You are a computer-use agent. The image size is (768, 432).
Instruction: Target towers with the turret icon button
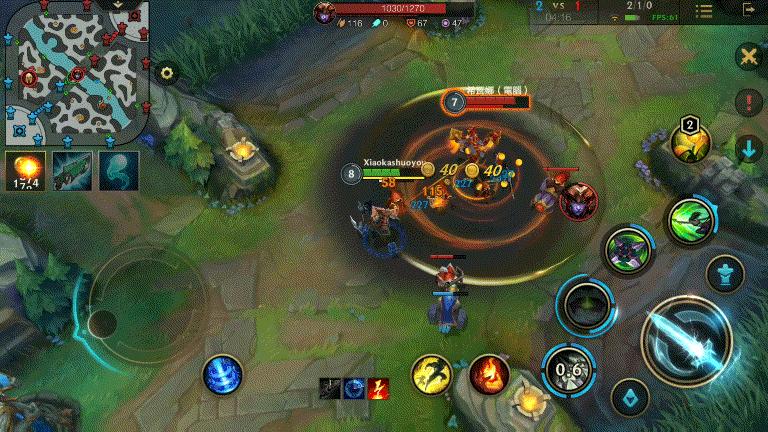tap(725, 273)
